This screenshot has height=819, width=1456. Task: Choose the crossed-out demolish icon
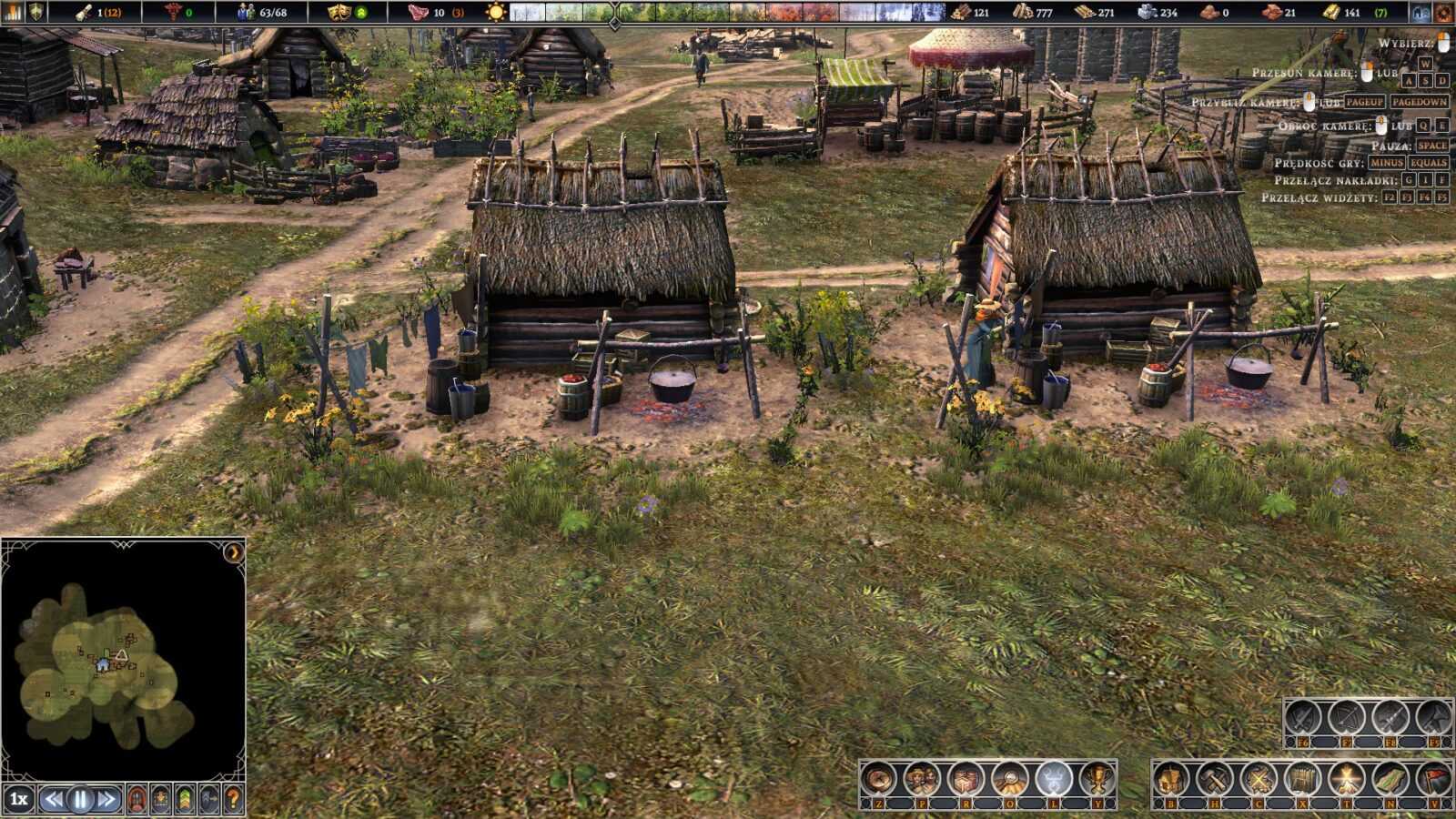tap(1259, 780)
